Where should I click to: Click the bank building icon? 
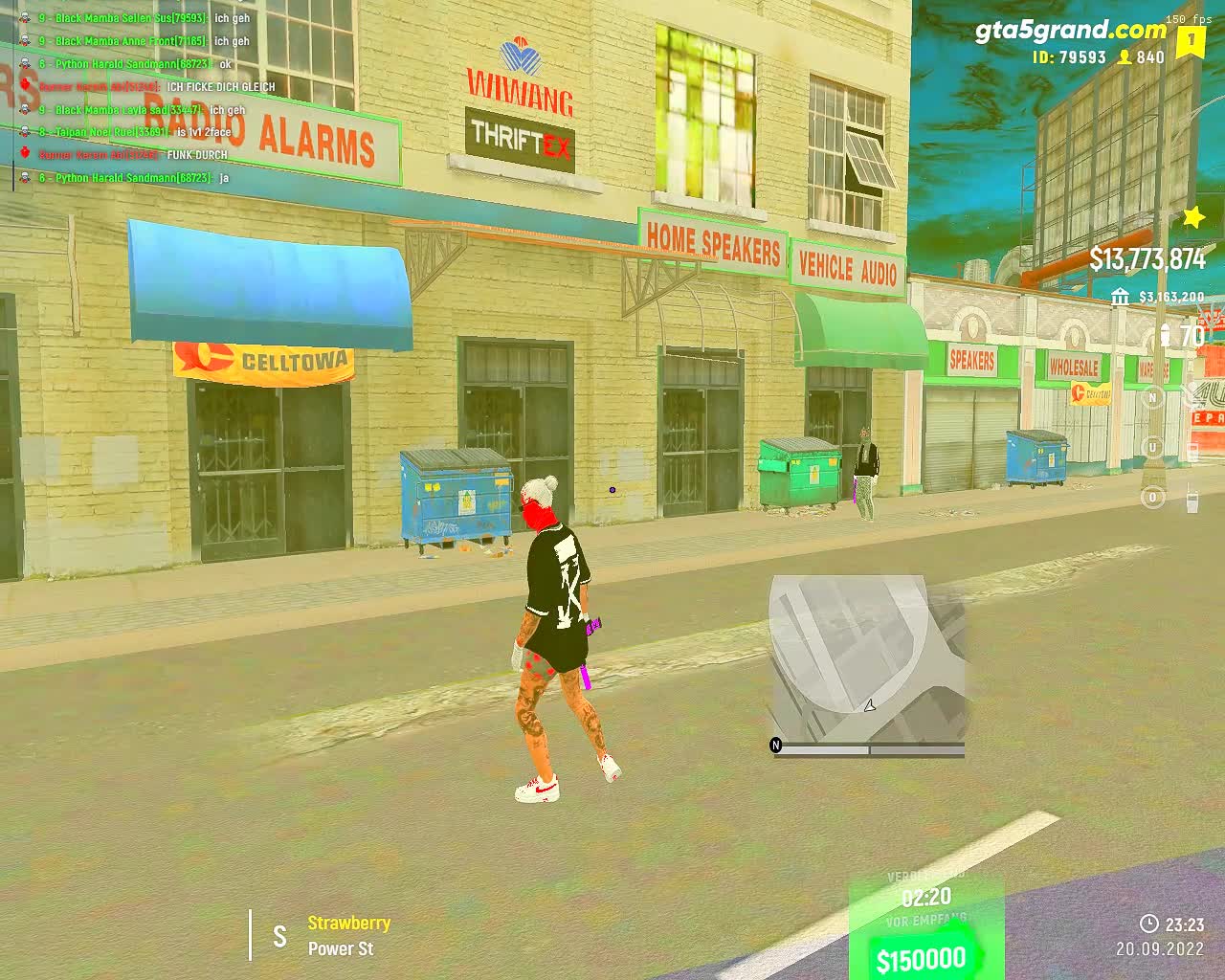(1120, 298)
